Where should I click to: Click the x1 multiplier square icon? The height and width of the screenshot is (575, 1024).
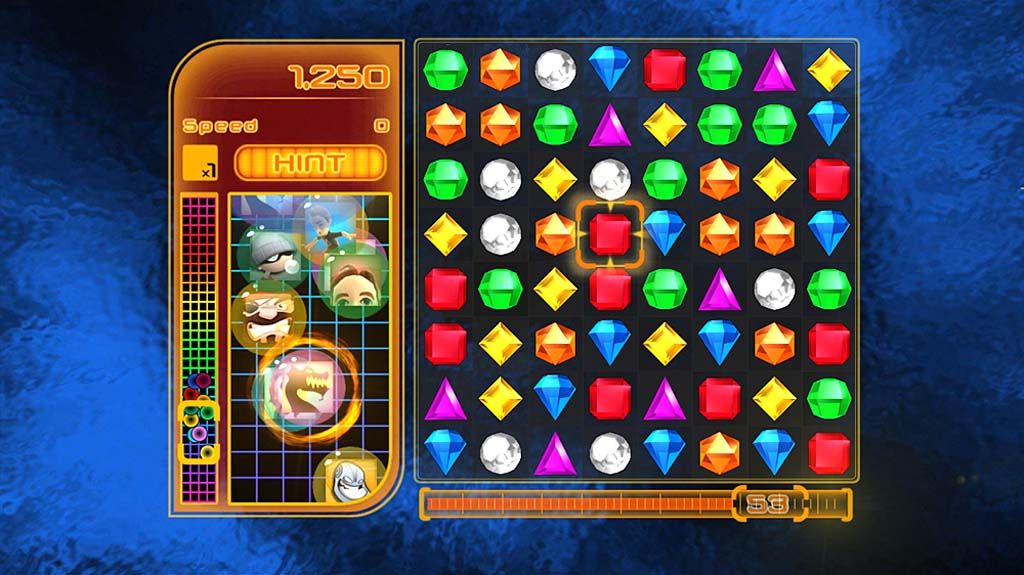(x=200, y=162)
